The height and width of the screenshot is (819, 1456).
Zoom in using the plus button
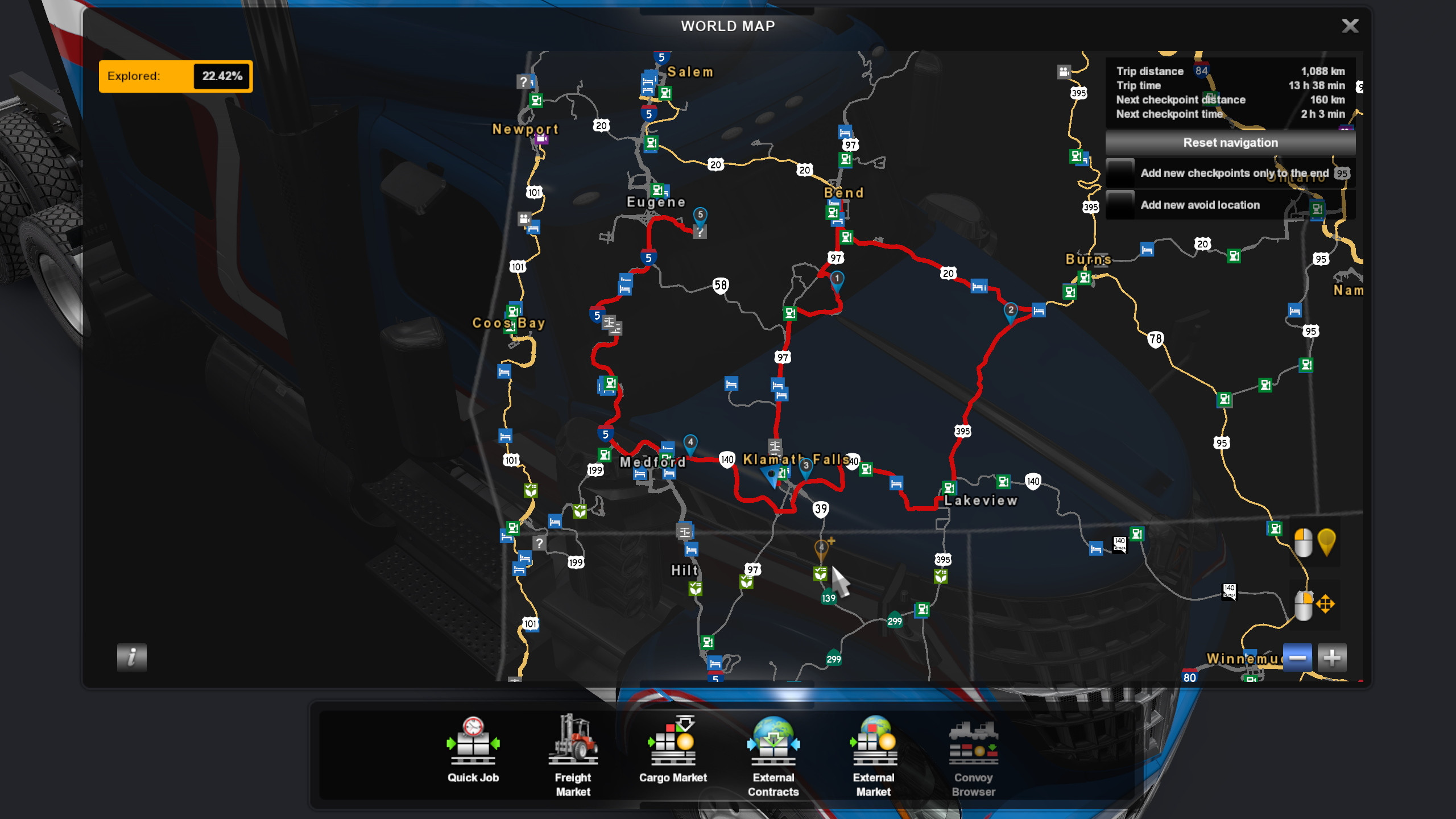click(1334, 657)
